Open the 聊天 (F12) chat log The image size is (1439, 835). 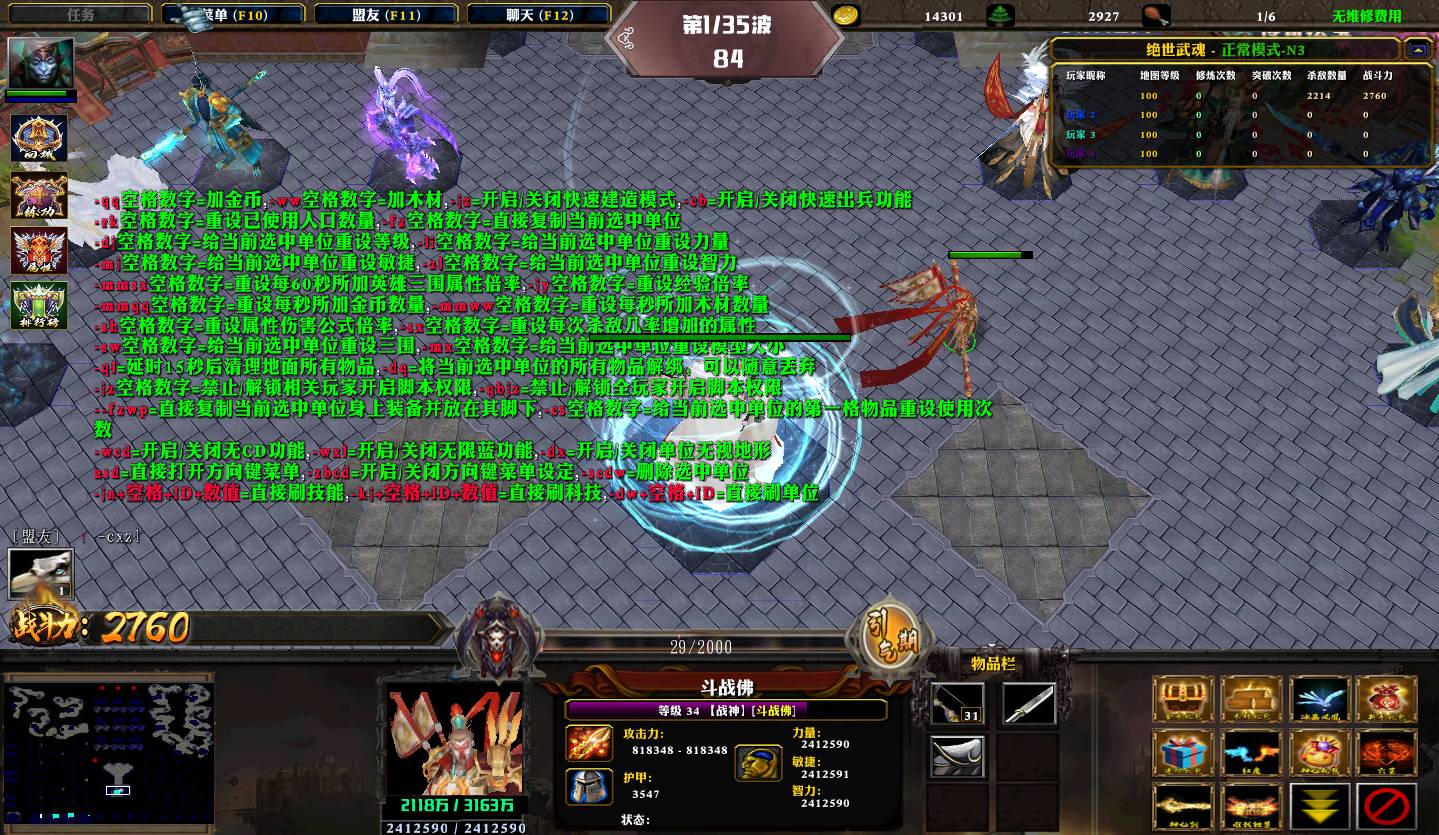(x=539, y=15)
